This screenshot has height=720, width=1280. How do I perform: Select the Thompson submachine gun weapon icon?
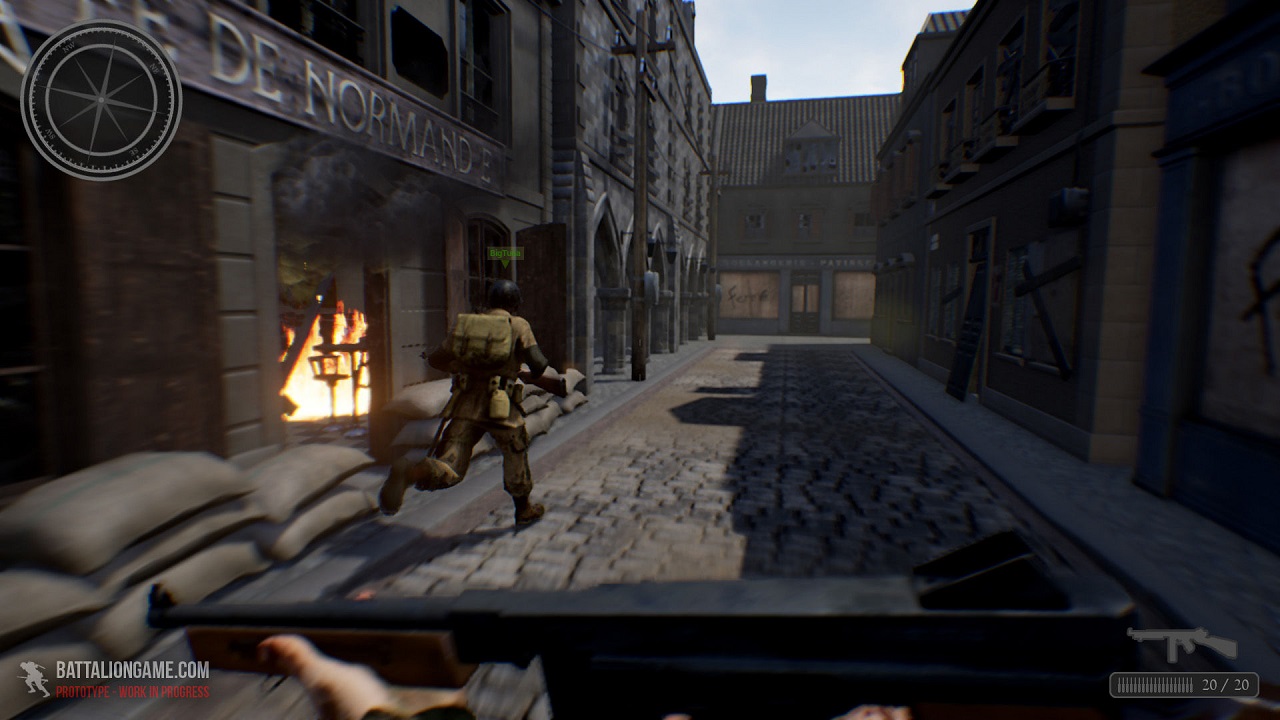pos(1180,643)
